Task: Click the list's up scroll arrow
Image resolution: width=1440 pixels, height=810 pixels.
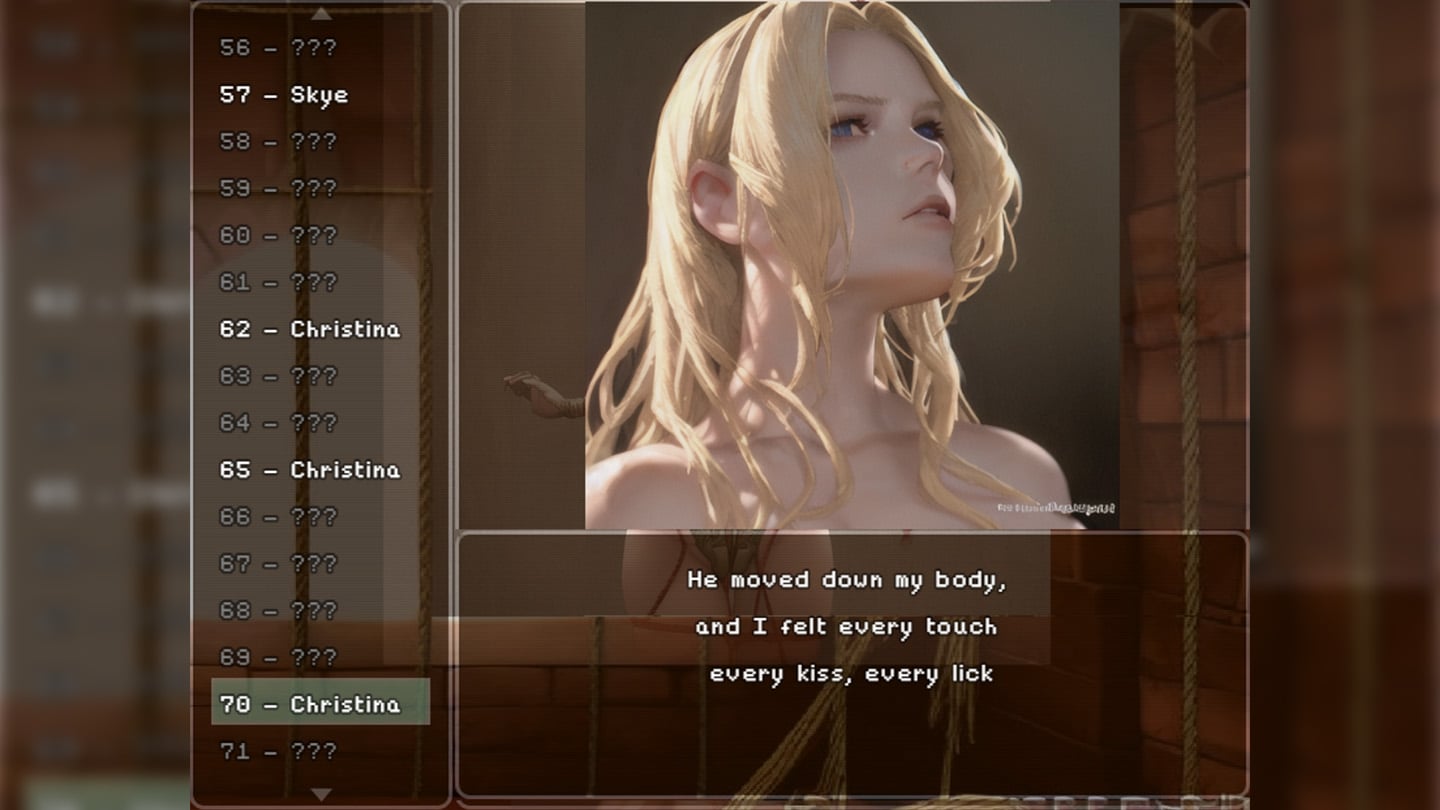Action: (x=320, y=14)
